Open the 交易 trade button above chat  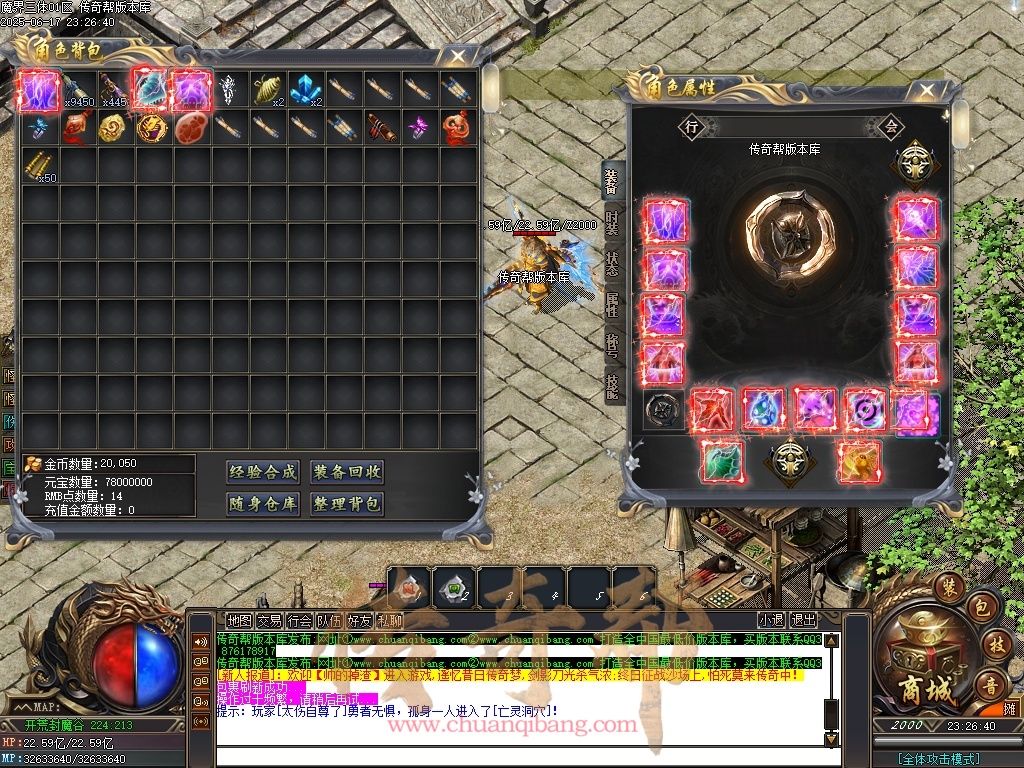(269, 621)
